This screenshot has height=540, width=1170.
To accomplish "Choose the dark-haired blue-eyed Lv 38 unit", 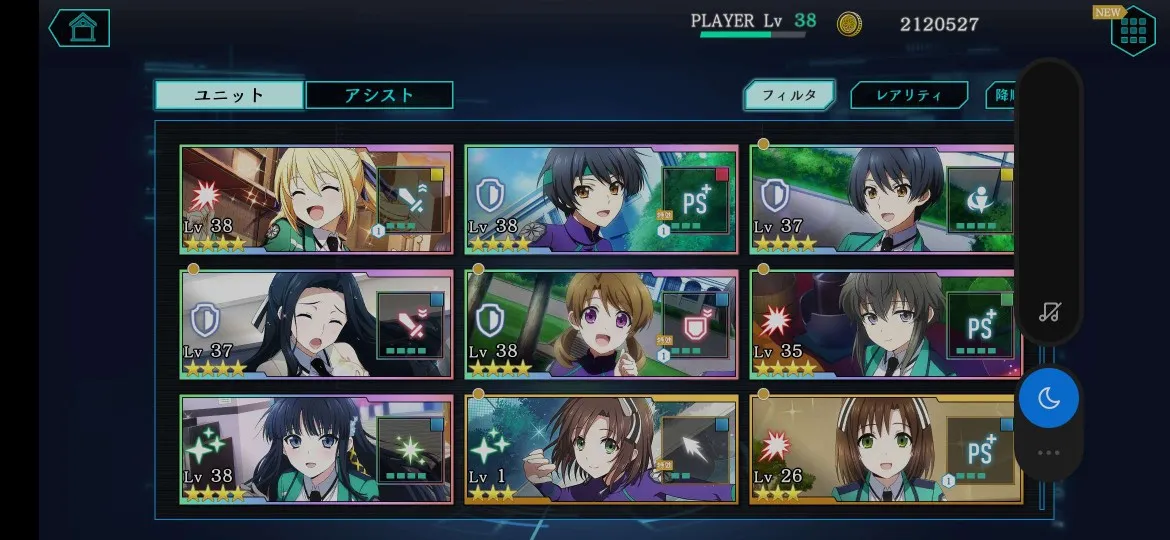I will click(316, 448).
